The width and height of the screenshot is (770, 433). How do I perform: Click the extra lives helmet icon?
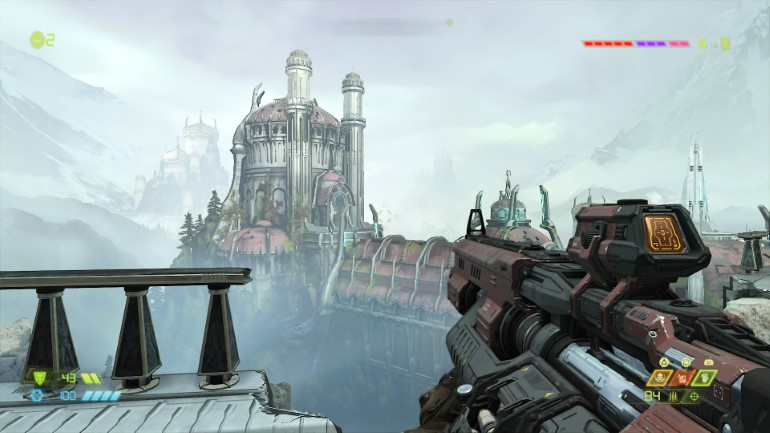[37, 40]
